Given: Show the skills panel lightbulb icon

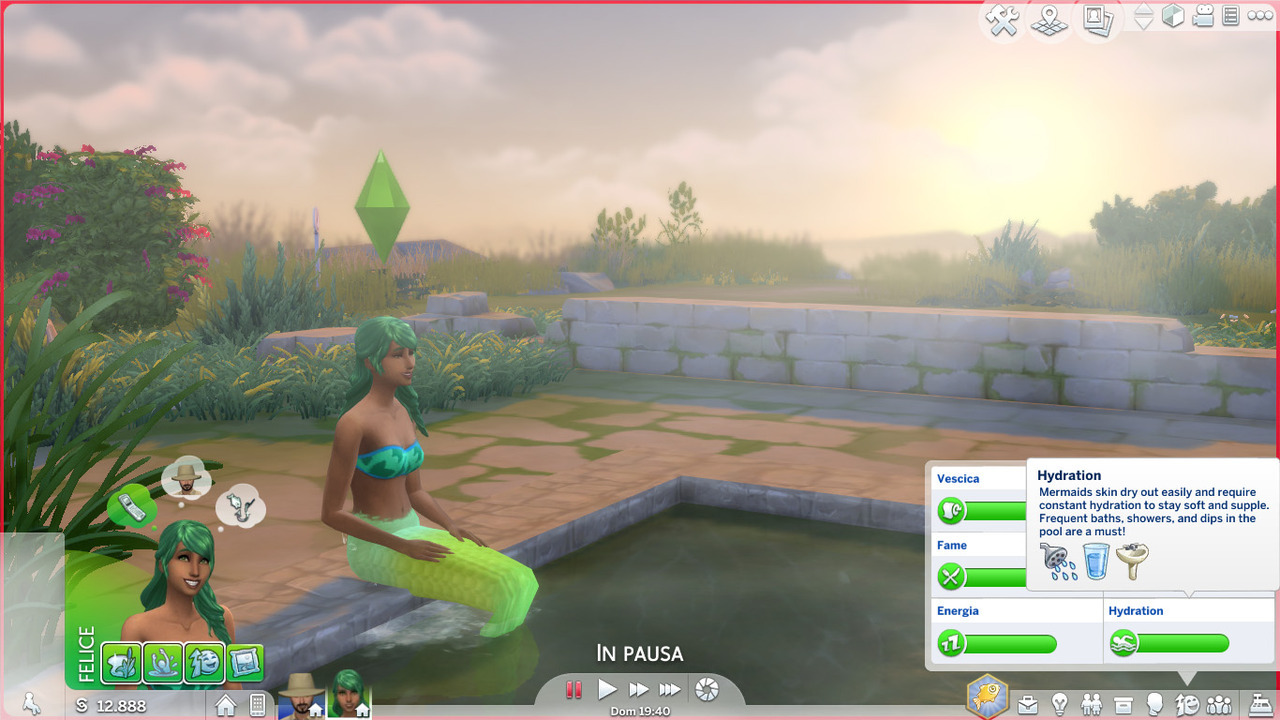Looking at the screenshot, I should [1060, 704].
